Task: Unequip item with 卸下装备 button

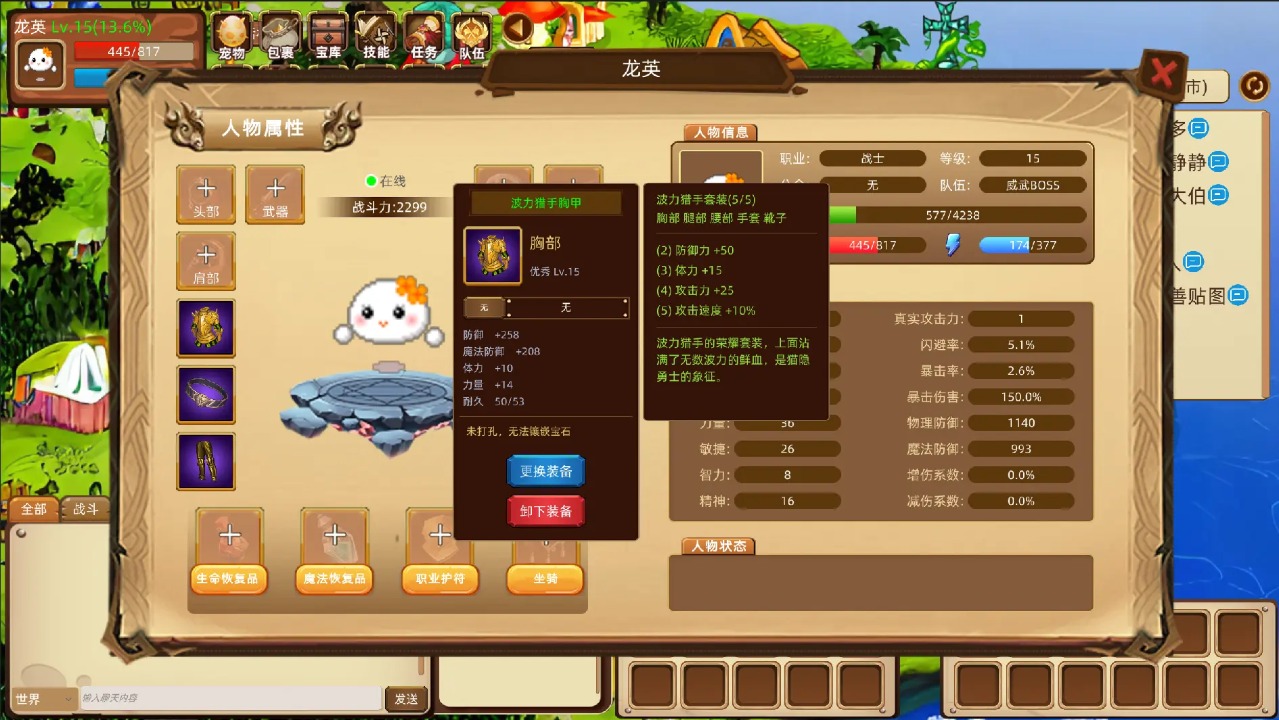Action: coord(546,511)
